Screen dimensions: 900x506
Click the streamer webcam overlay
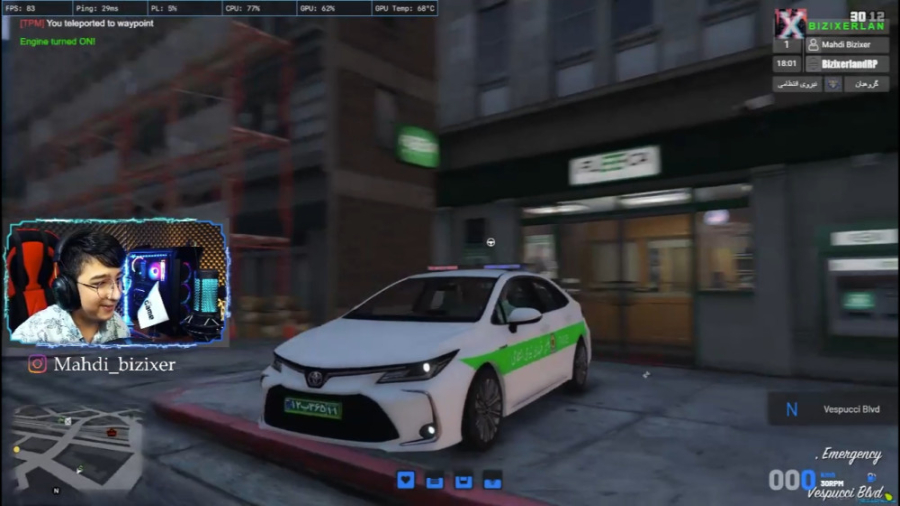point(117,282)
